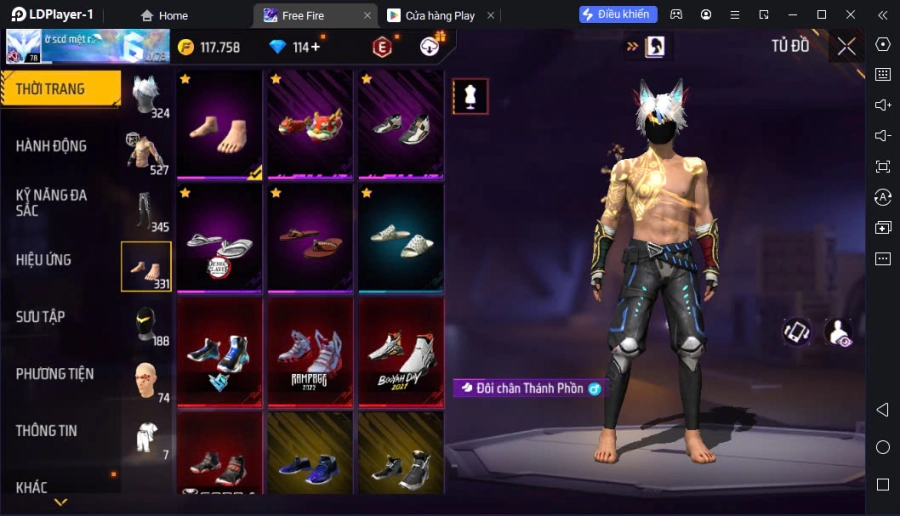Switch to the Hành Động tab

[52, 146]
